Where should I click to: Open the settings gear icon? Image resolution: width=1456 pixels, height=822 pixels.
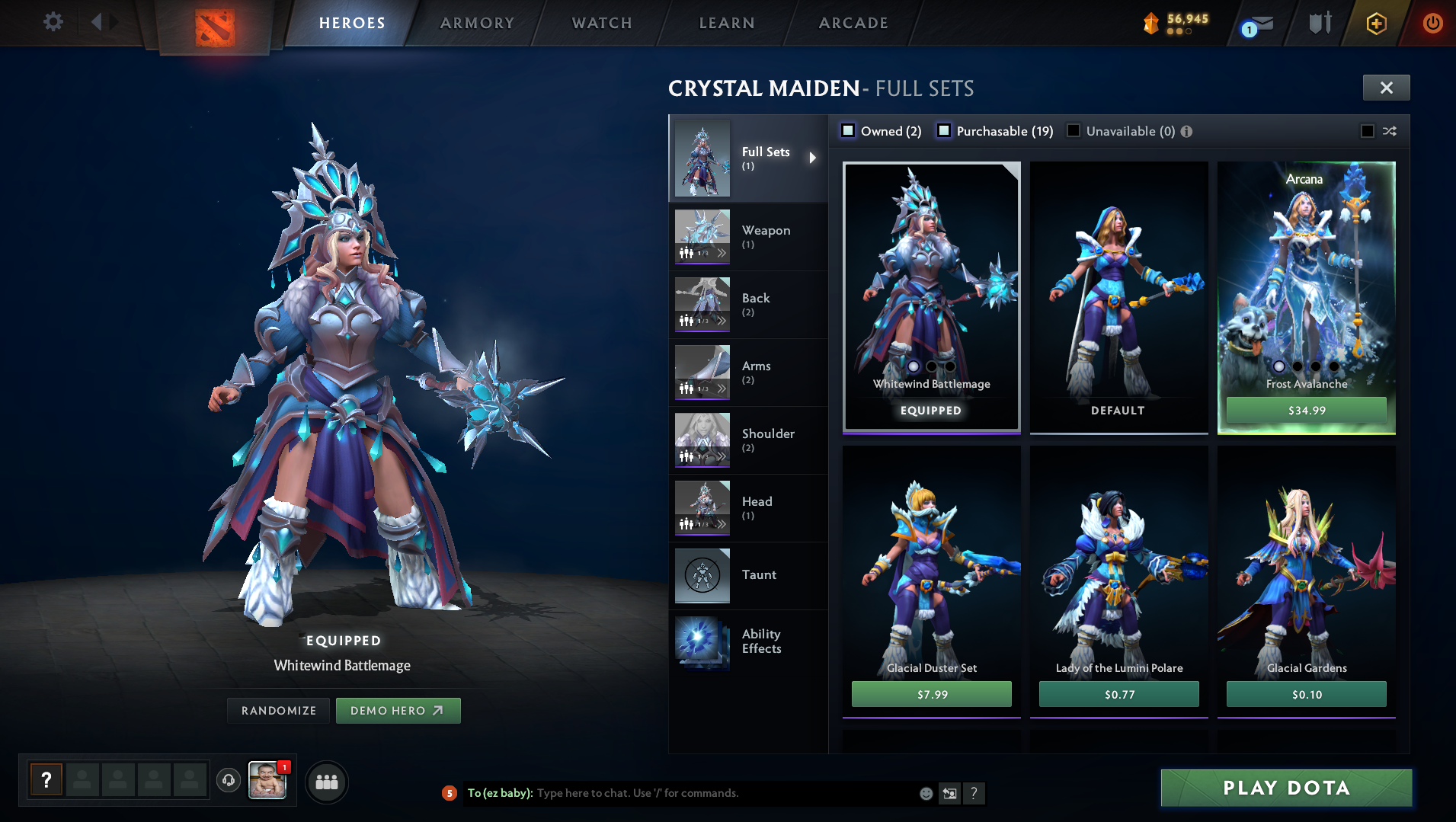tap(53, 22)
